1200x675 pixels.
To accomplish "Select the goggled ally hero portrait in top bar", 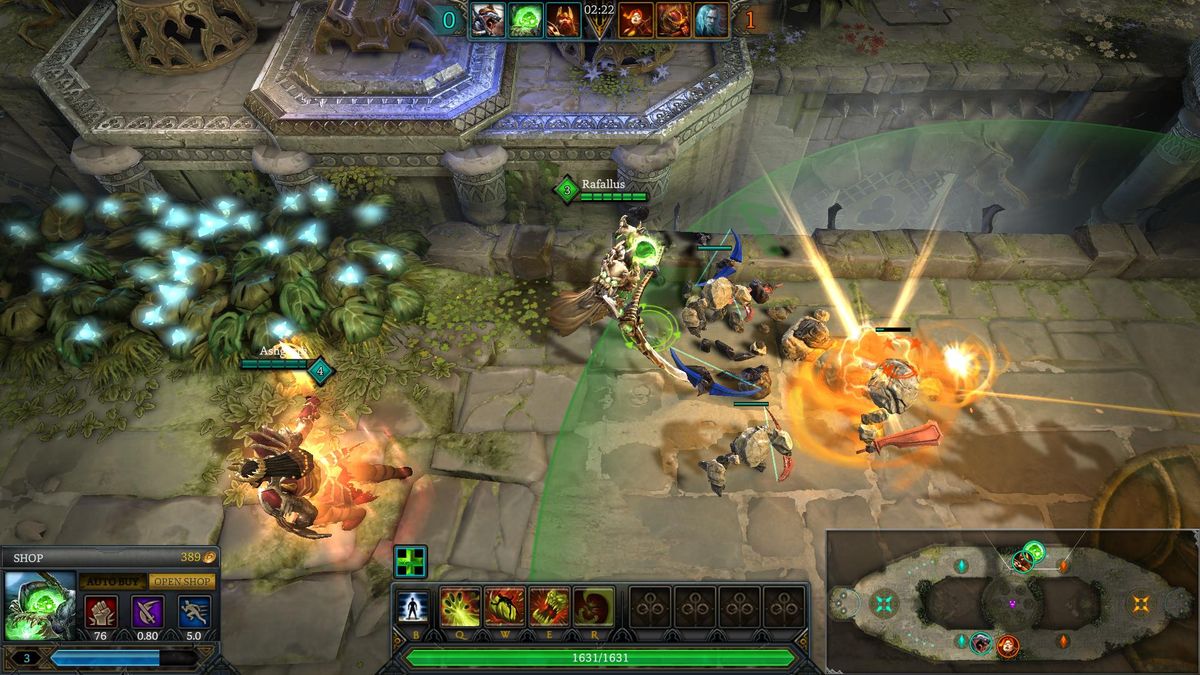I will pos(488,20).
